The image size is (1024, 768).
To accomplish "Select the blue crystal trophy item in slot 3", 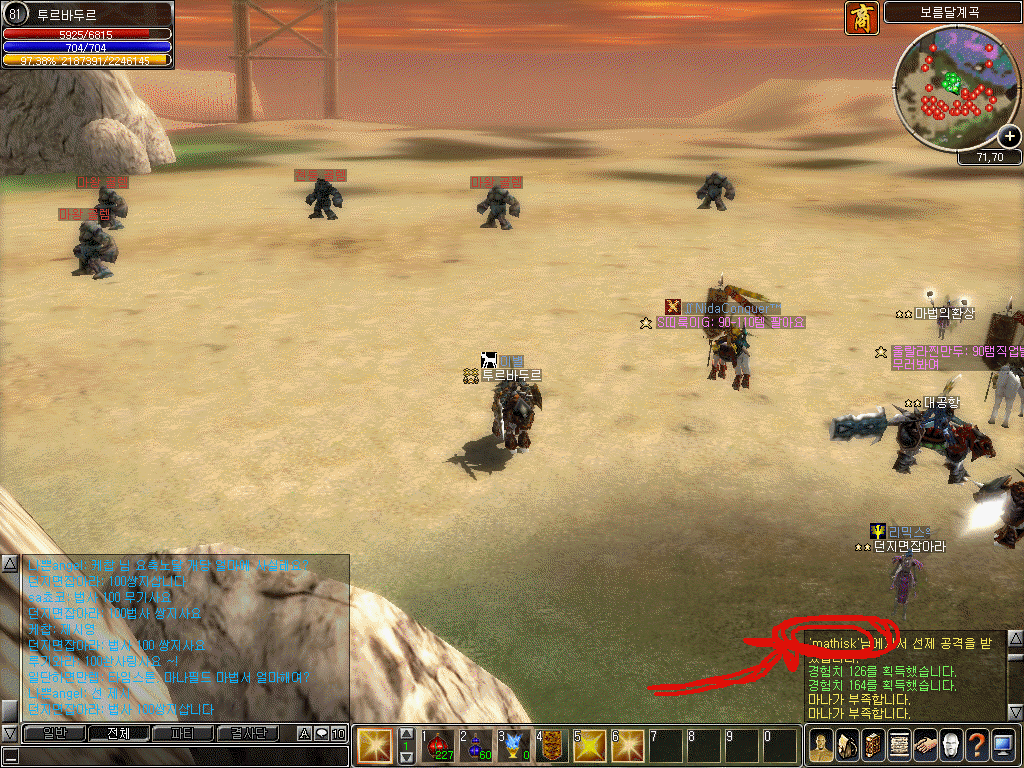I will pos(515,745).
